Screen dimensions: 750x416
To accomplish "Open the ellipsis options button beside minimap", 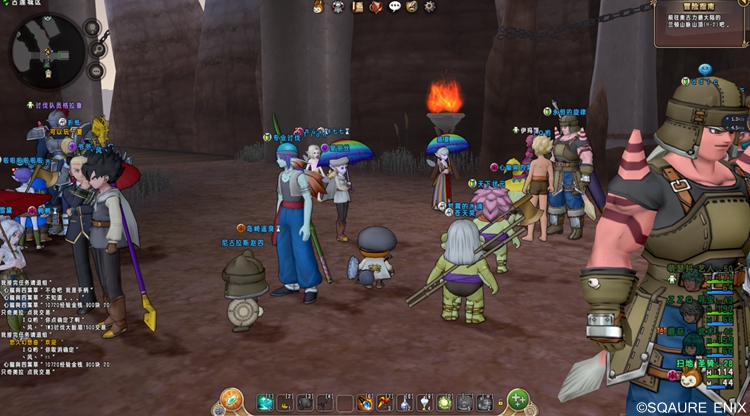I will click(95, 72).
